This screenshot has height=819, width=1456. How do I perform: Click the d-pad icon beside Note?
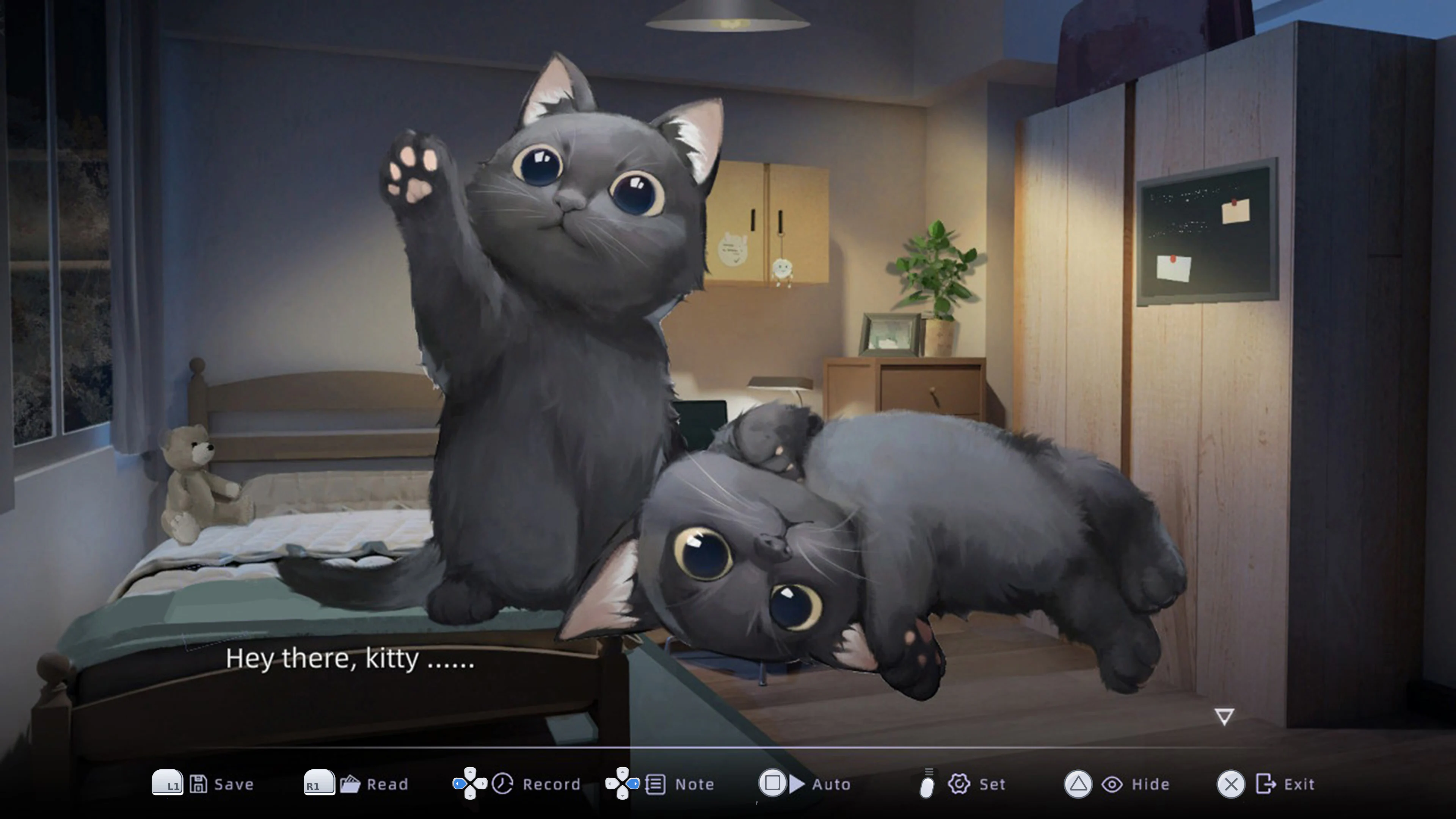(x=622, y=784)
